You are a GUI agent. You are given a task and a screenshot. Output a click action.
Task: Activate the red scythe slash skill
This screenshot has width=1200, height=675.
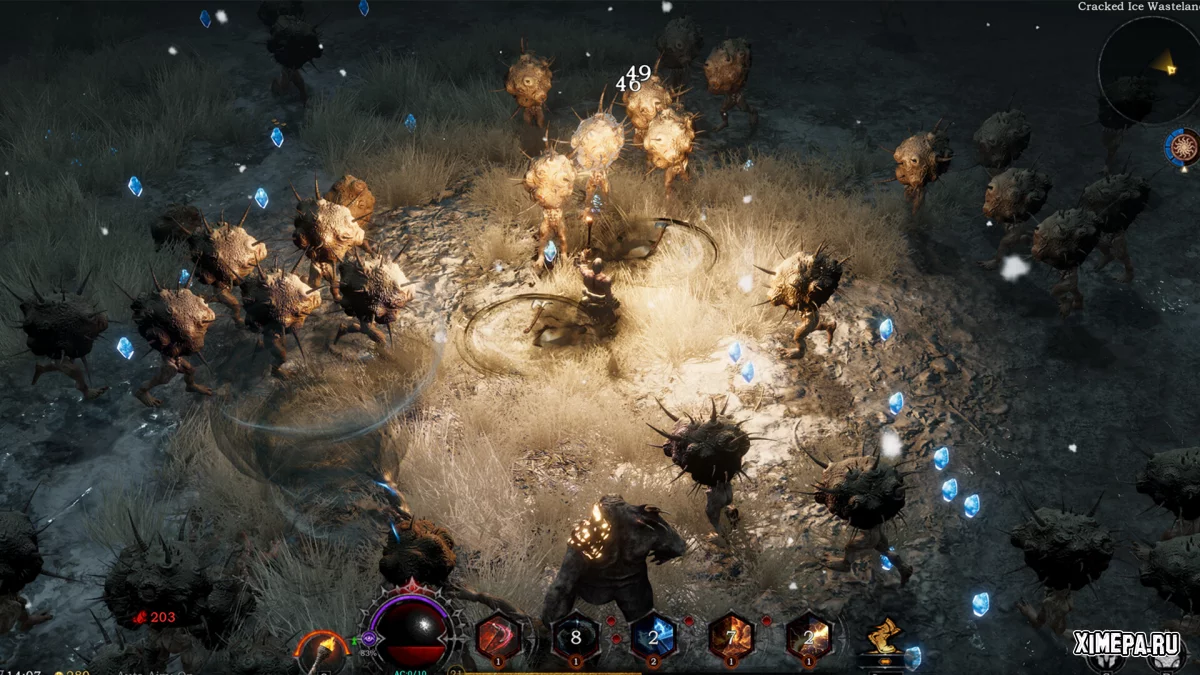coord(498,635)
